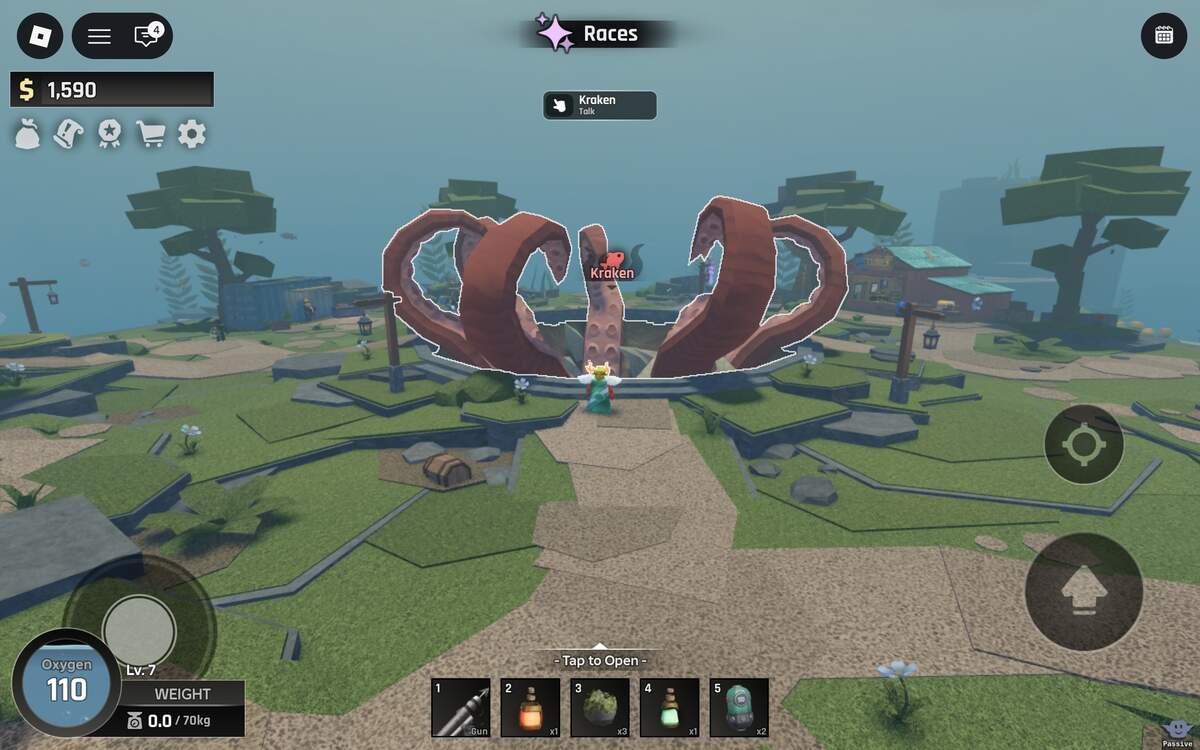Open the shopping cart store
The image size is (1200, 750).
click(x=150, y=134)
